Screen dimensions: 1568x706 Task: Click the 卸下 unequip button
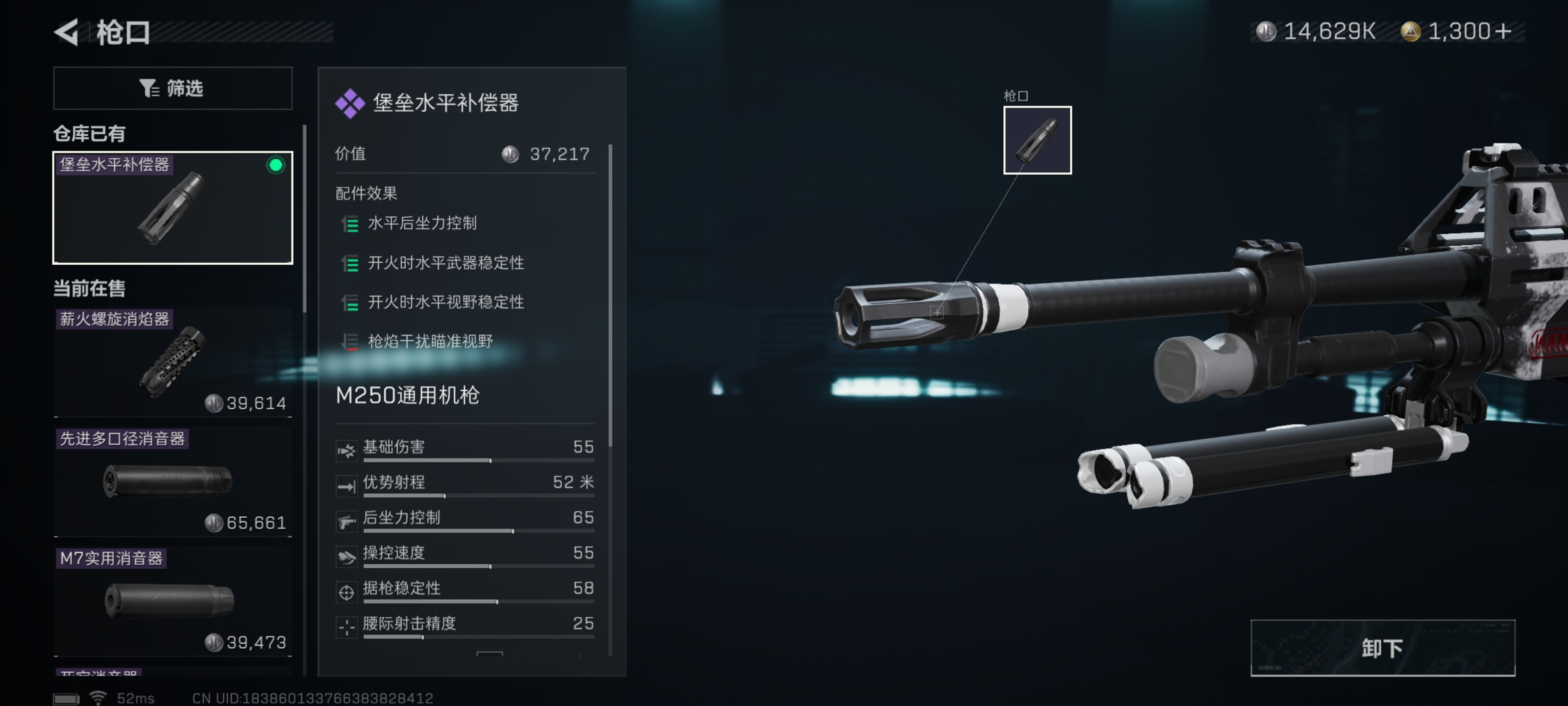point(1382,648)
